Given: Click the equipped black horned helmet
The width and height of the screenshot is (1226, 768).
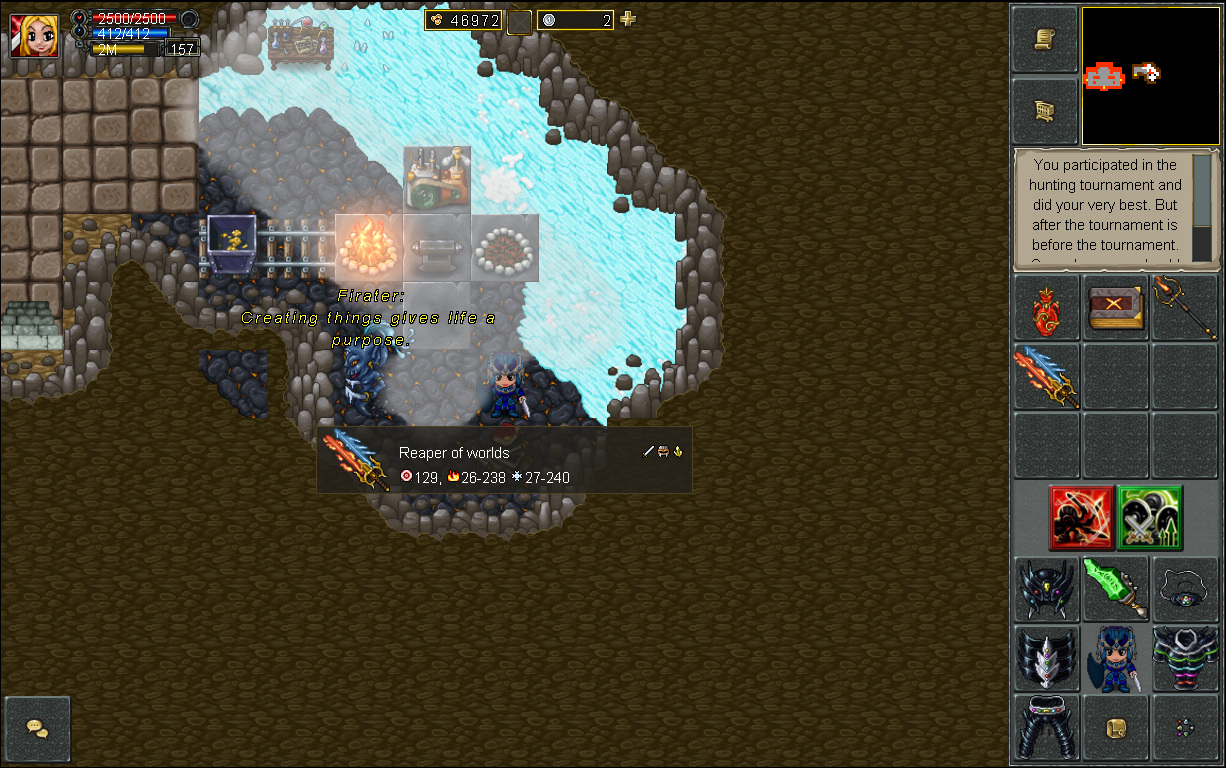Looking at the screenshot, I should (x=1046, y=589).
